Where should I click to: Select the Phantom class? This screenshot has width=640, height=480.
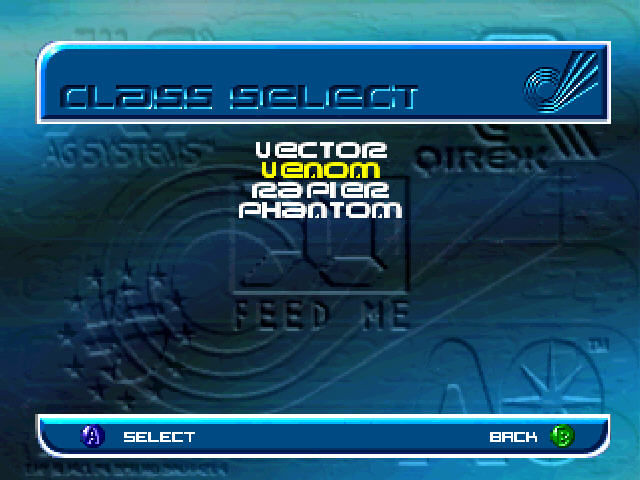tap(320, 211)
